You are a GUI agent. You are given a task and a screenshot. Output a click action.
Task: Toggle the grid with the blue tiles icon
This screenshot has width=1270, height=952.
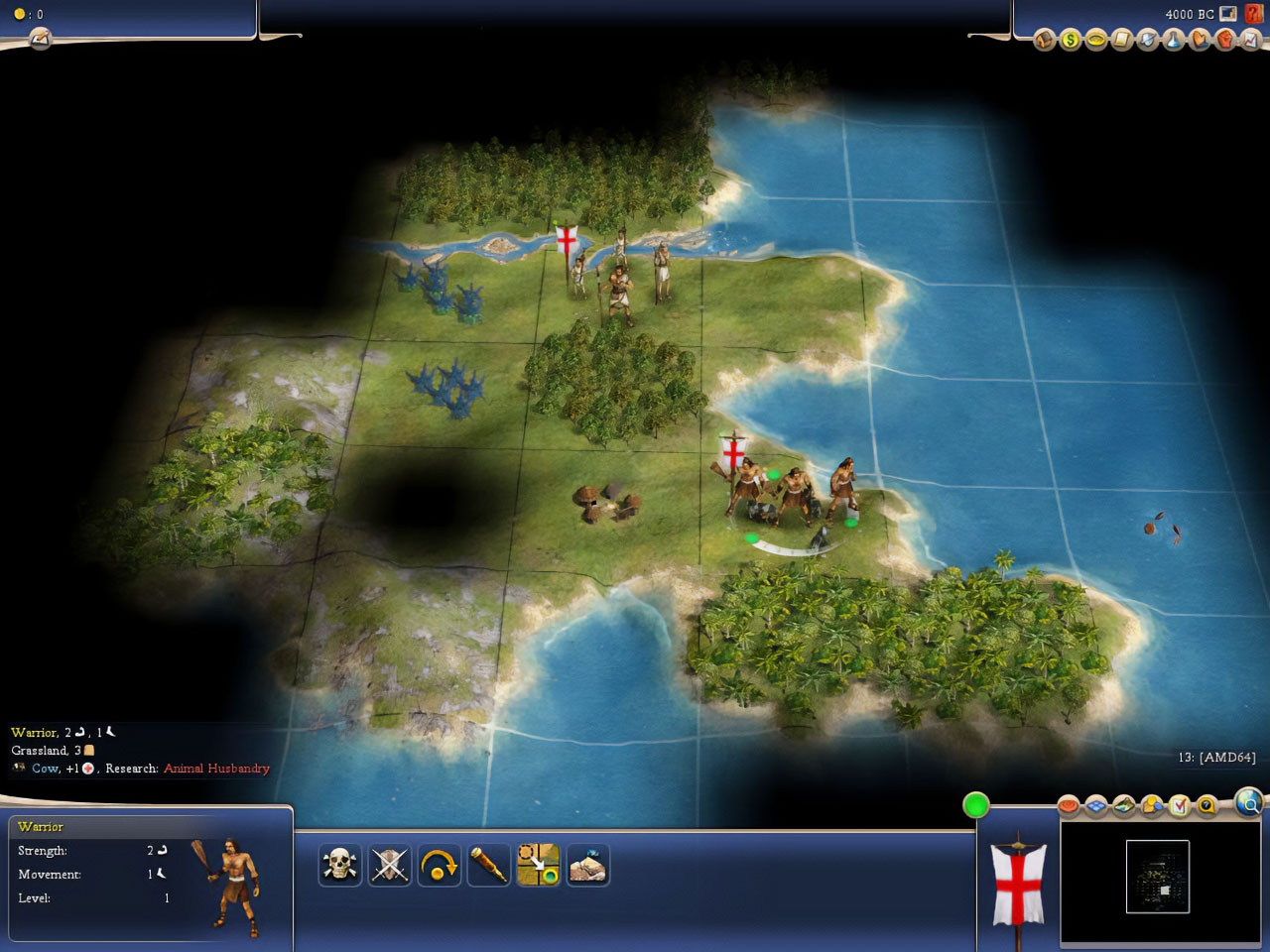pos(1095,806)
